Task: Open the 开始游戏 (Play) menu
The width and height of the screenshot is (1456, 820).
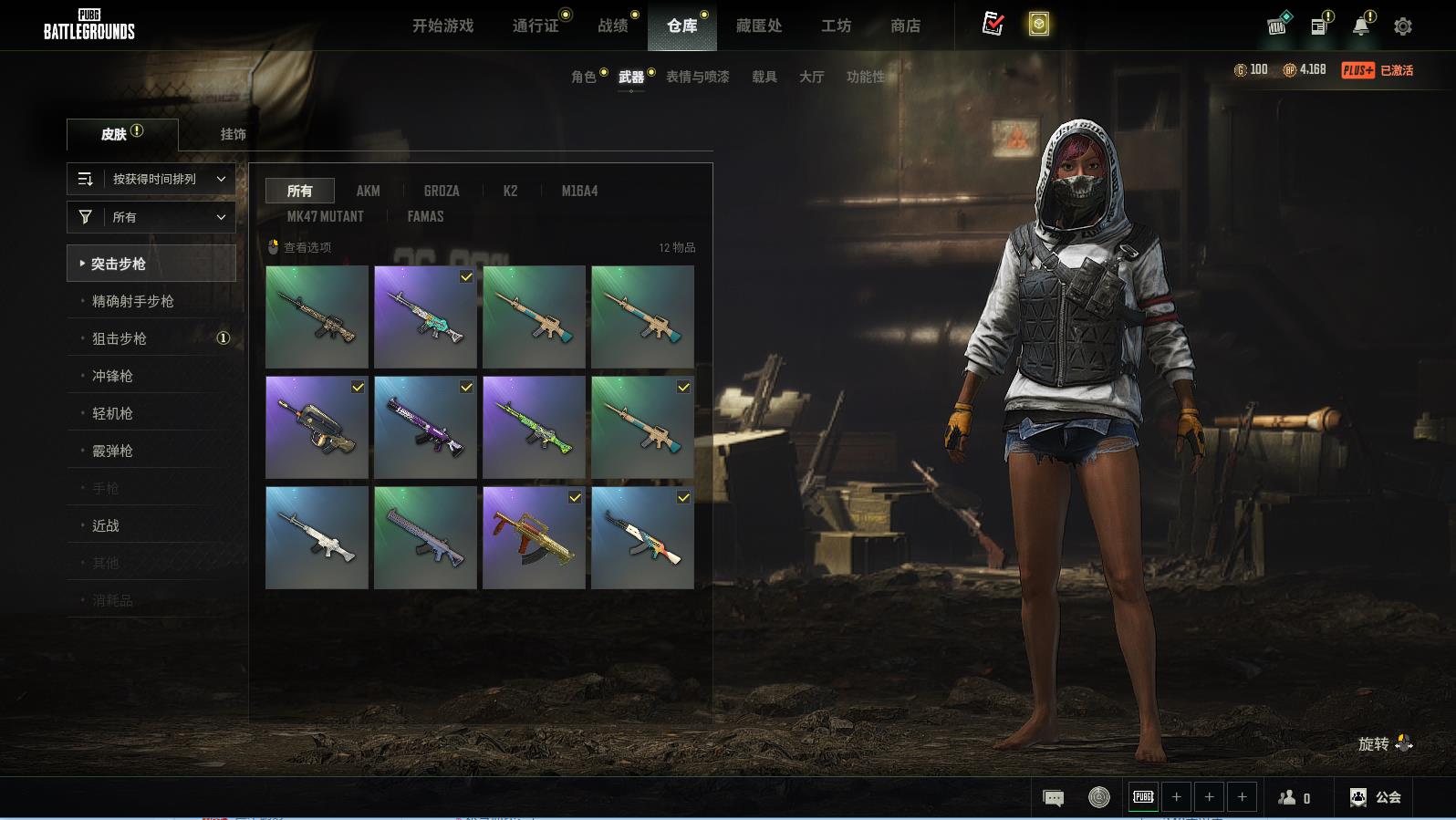Action: (442, 26)
